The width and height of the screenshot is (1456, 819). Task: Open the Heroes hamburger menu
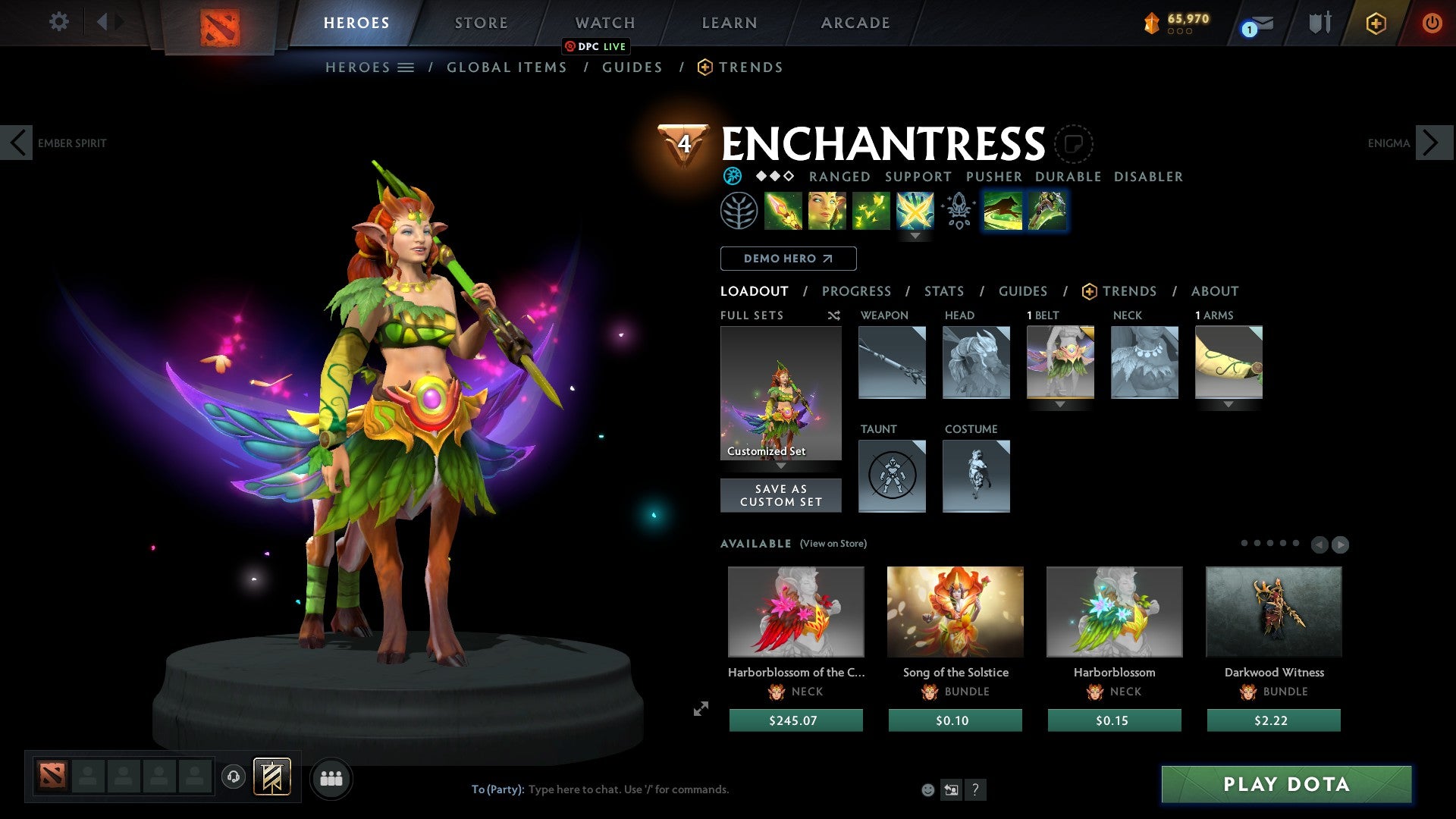tap(406, 67)
